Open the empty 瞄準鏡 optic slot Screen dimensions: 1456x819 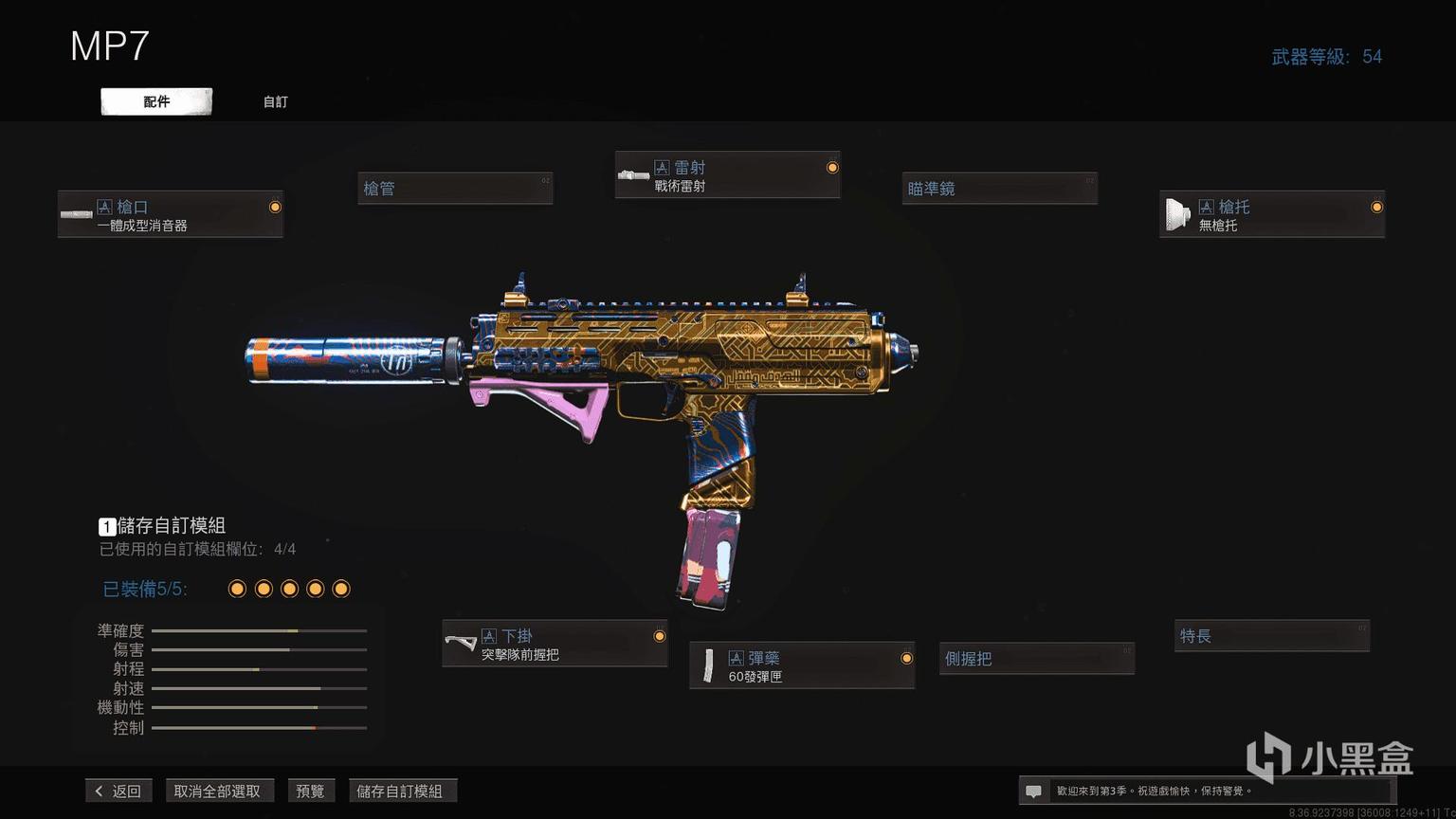(x=999, y=189)
